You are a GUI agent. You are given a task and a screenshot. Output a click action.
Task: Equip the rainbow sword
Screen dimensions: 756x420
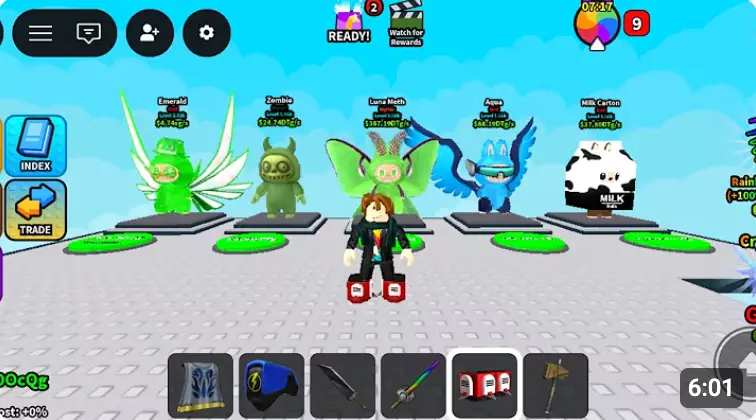[x=413, y=386]
